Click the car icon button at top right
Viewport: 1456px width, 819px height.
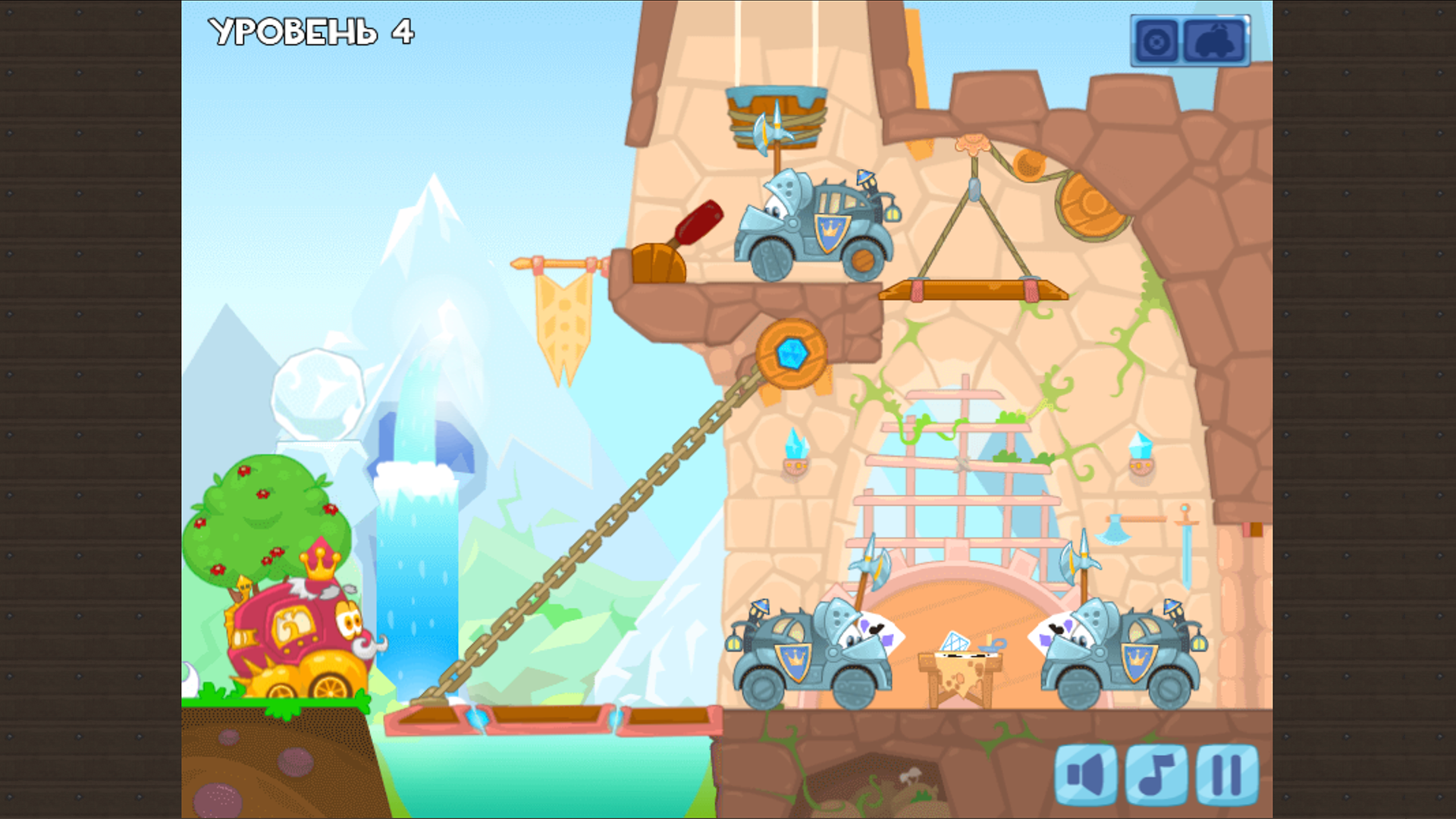(x=1214, y=41)
